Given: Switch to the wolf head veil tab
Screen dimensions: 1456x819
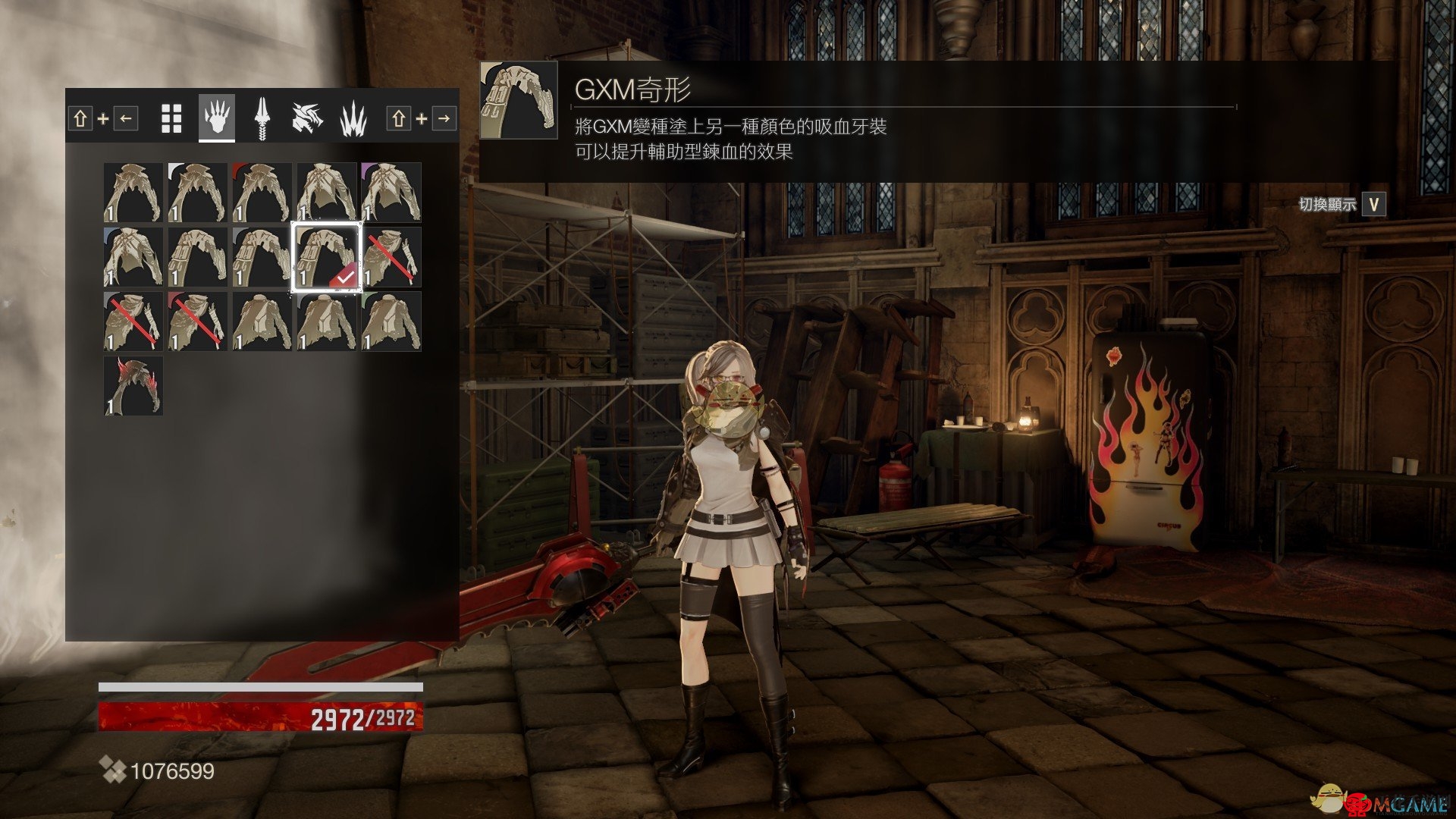Looking at the screenshot, I should click(307, 119).
